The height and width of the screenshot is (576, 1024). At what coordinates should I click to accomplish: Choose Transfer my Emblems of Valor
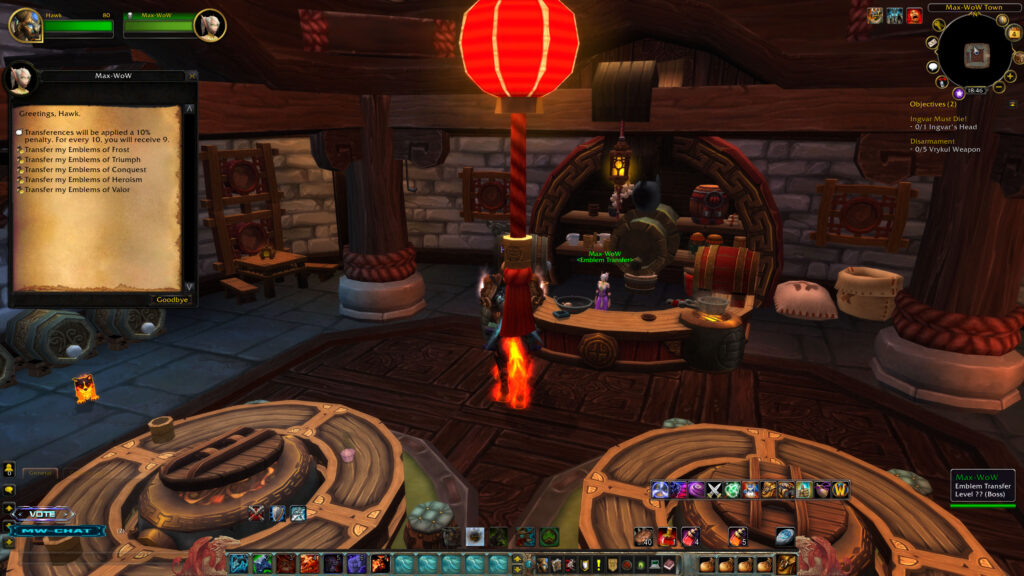80,189
